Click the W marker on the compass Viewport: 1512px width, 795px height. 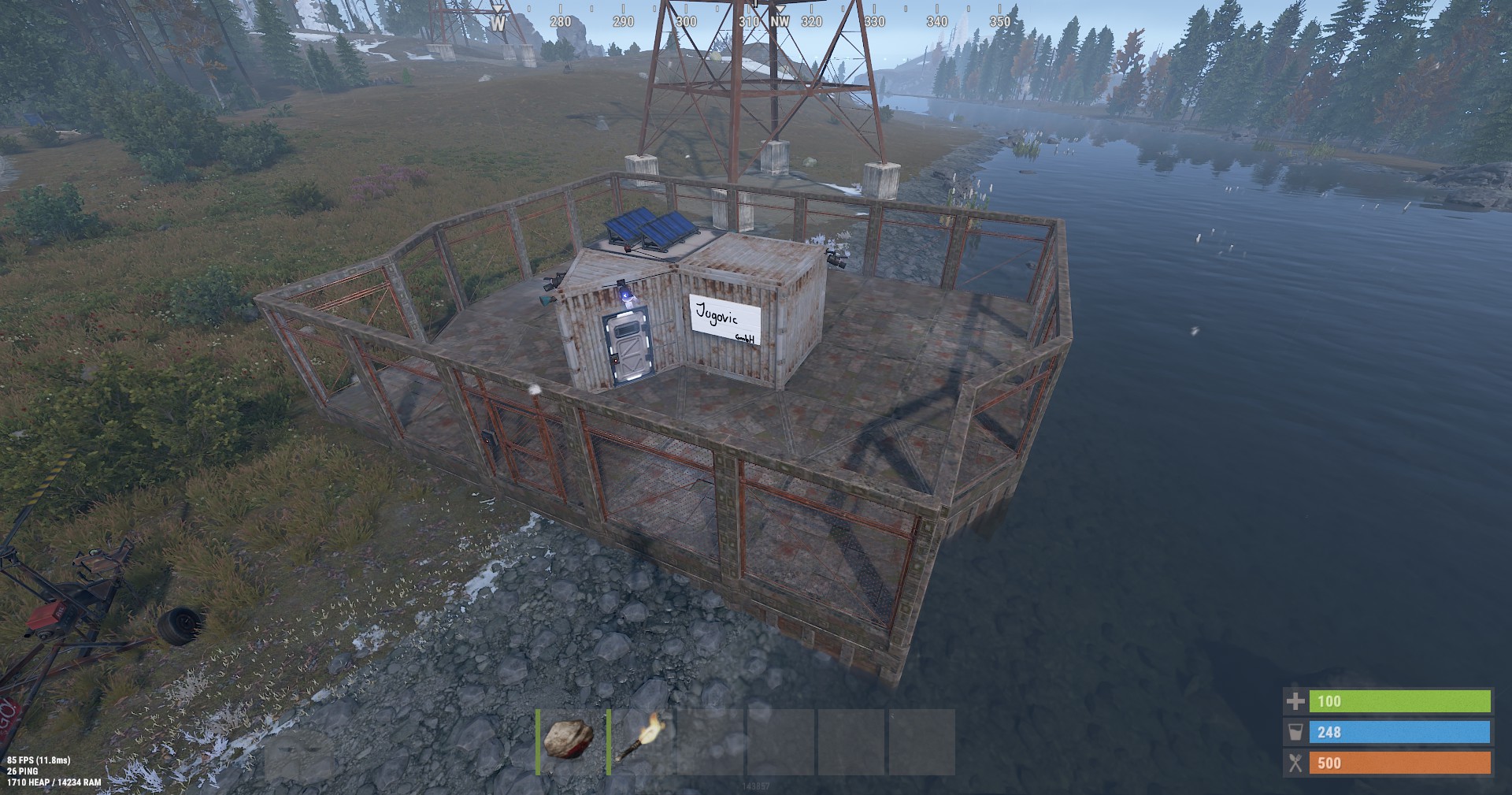(498, 21)
